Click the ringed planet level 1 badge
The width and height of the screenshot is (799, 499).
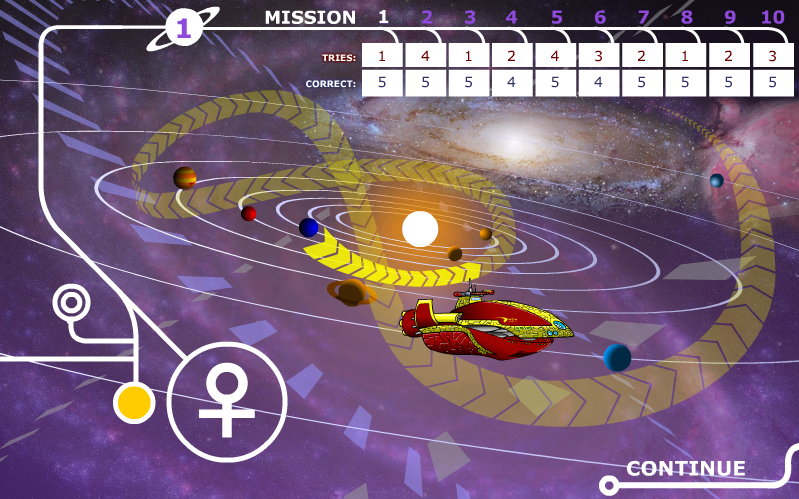183,29
